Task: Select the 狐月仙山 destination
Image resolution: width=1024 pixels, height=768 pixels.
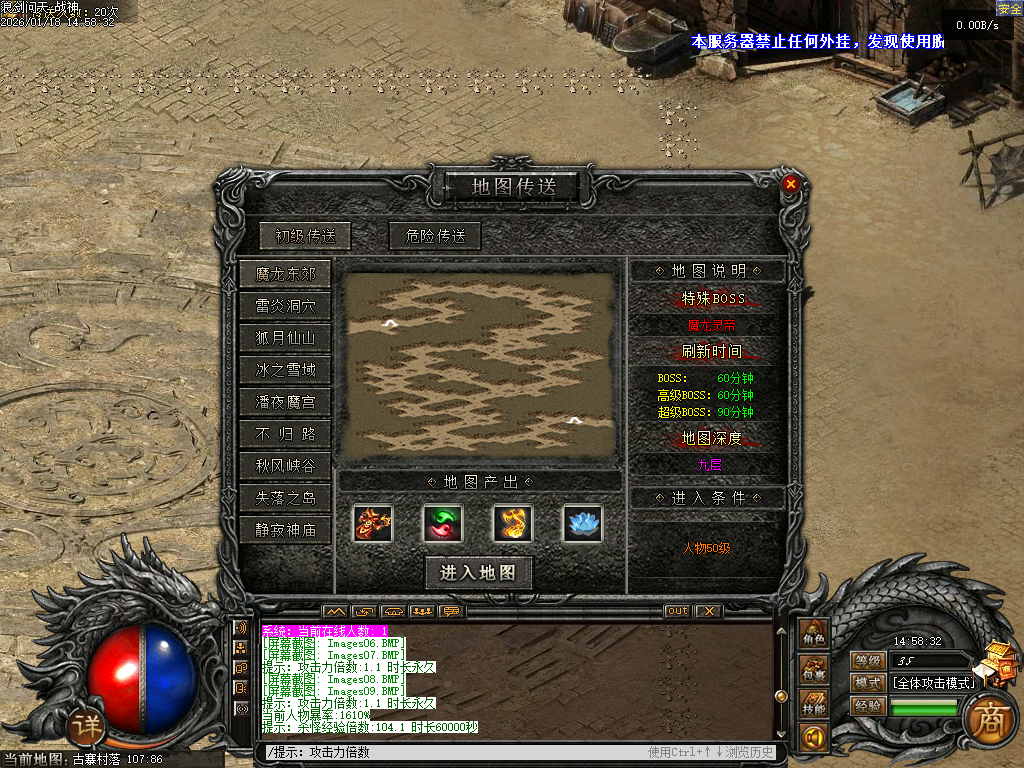Action: [285, 338]
